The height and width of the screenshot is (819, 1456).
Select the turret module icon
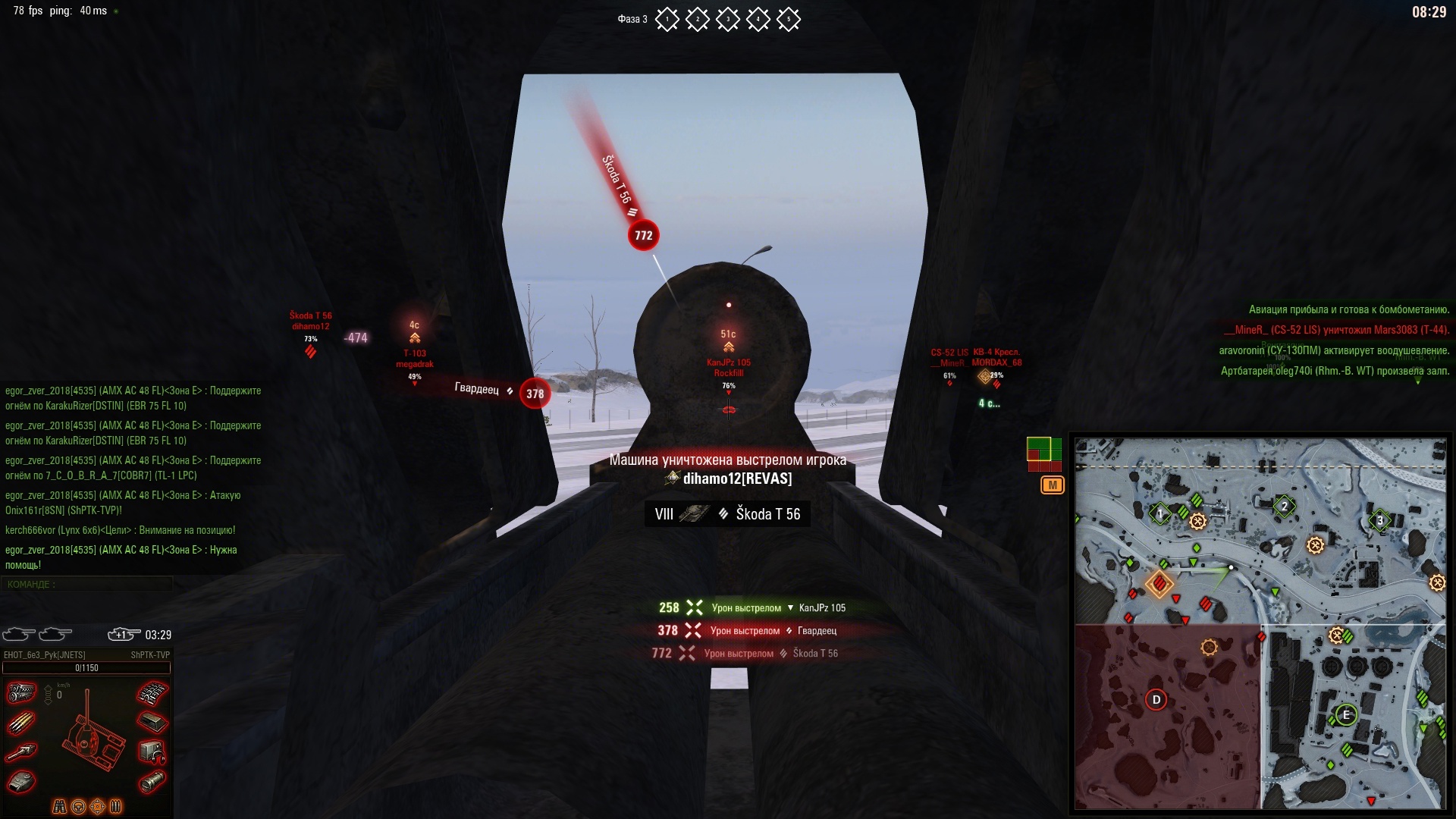tap(21, 781)
